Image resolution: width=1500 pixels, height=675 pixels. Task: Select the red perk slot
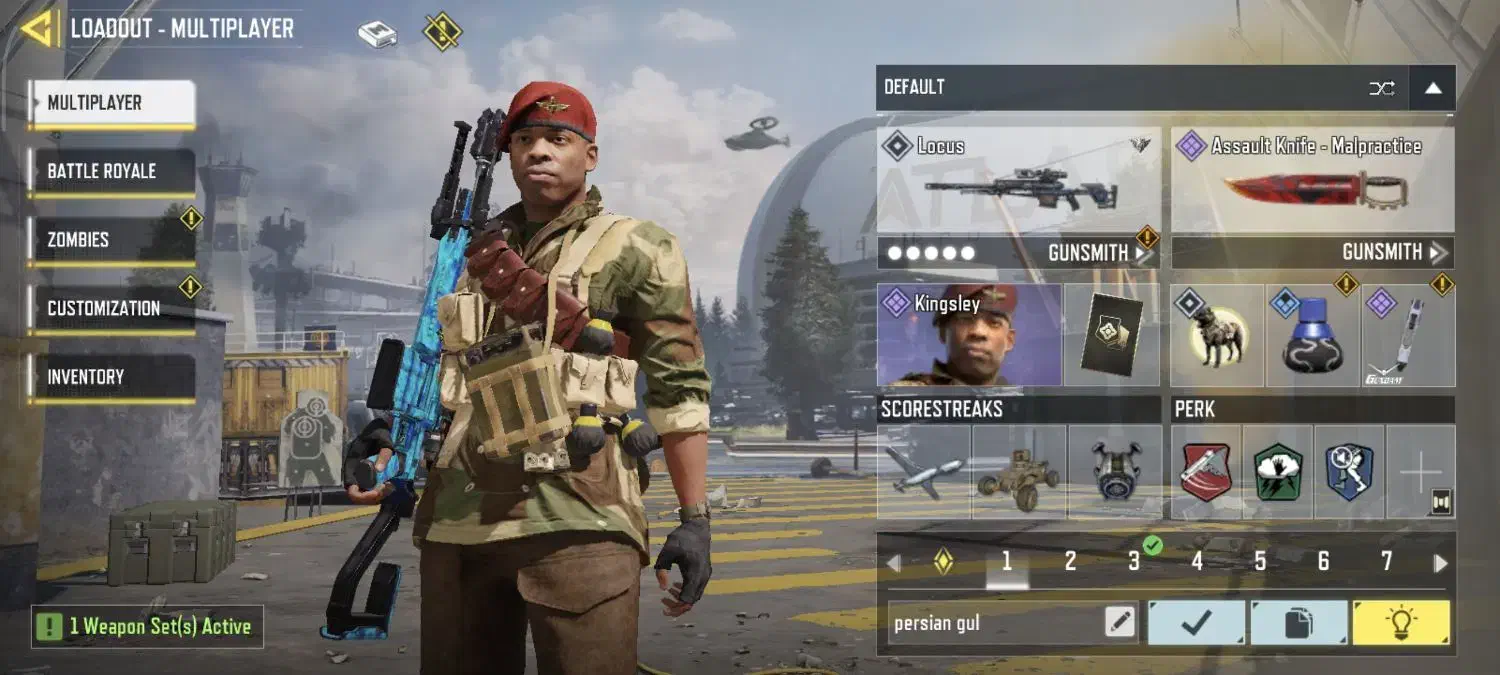point(1206,472)
